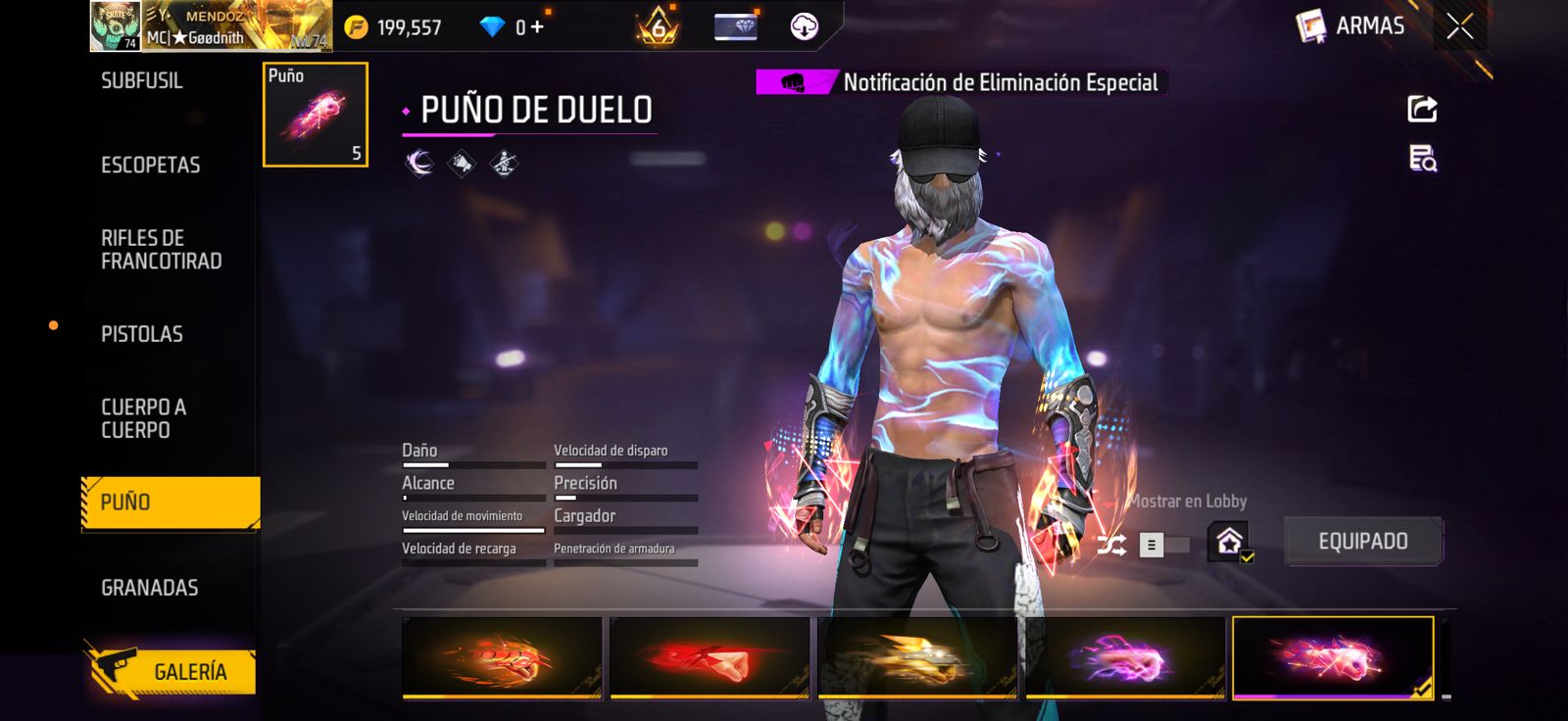Open the GALERÍA weapon gallery
The image size is (1568, 721).
pyautogui.click(x=172, y=671)
